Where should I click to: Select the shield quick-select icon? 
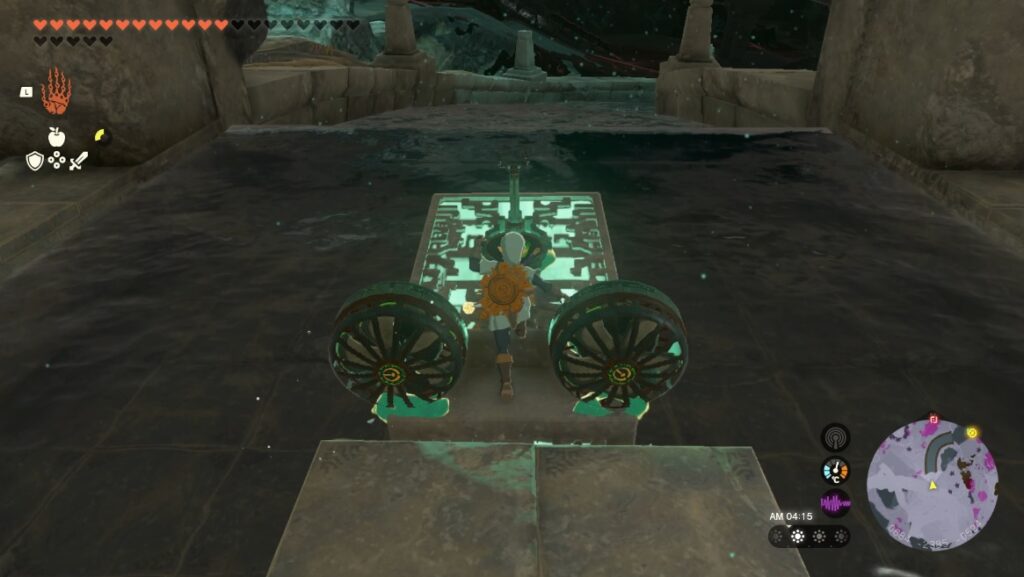pos(34,160)
